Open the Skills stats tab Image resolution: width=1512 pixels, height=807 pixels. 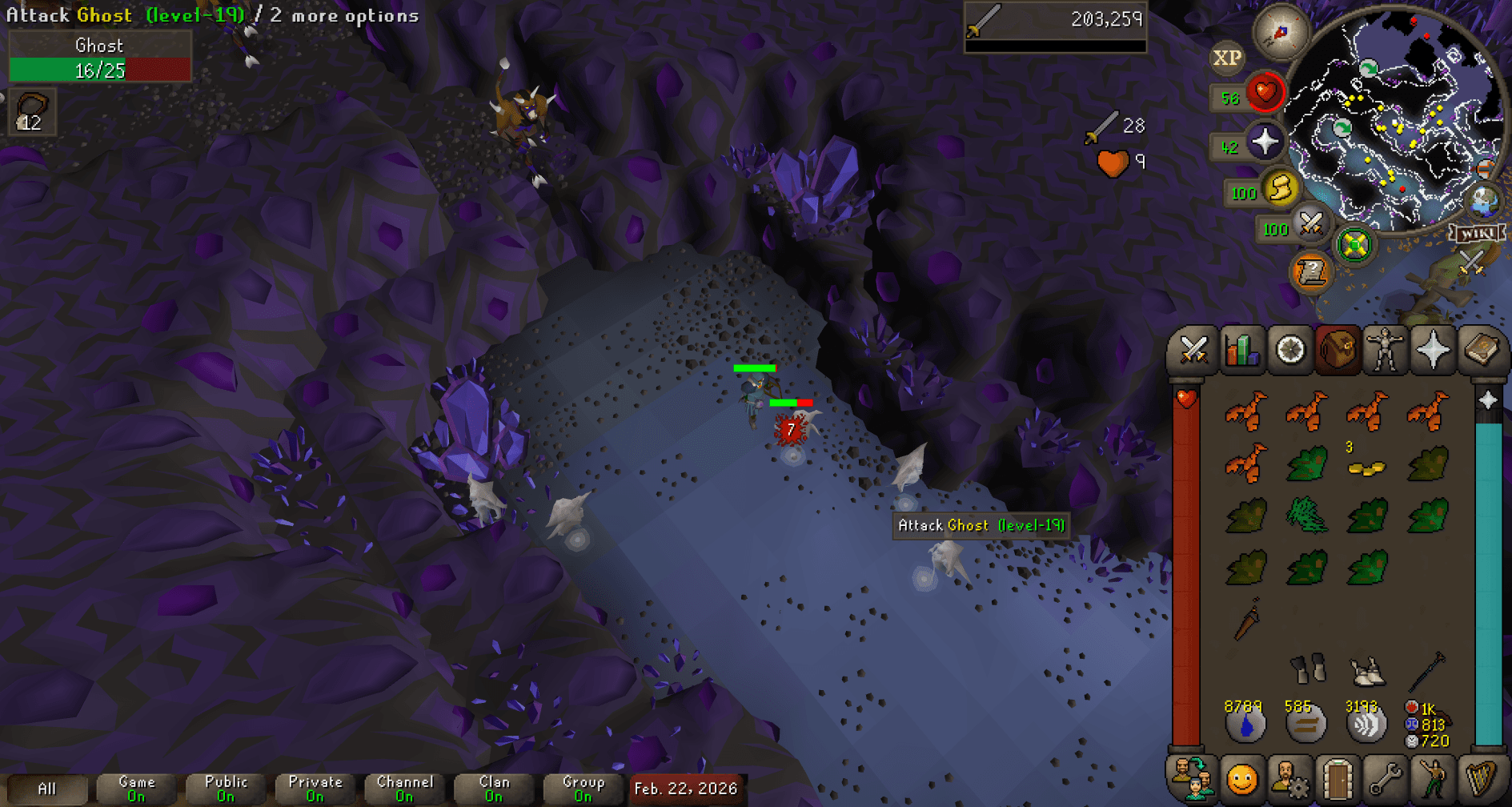(x=1241, y=350)
